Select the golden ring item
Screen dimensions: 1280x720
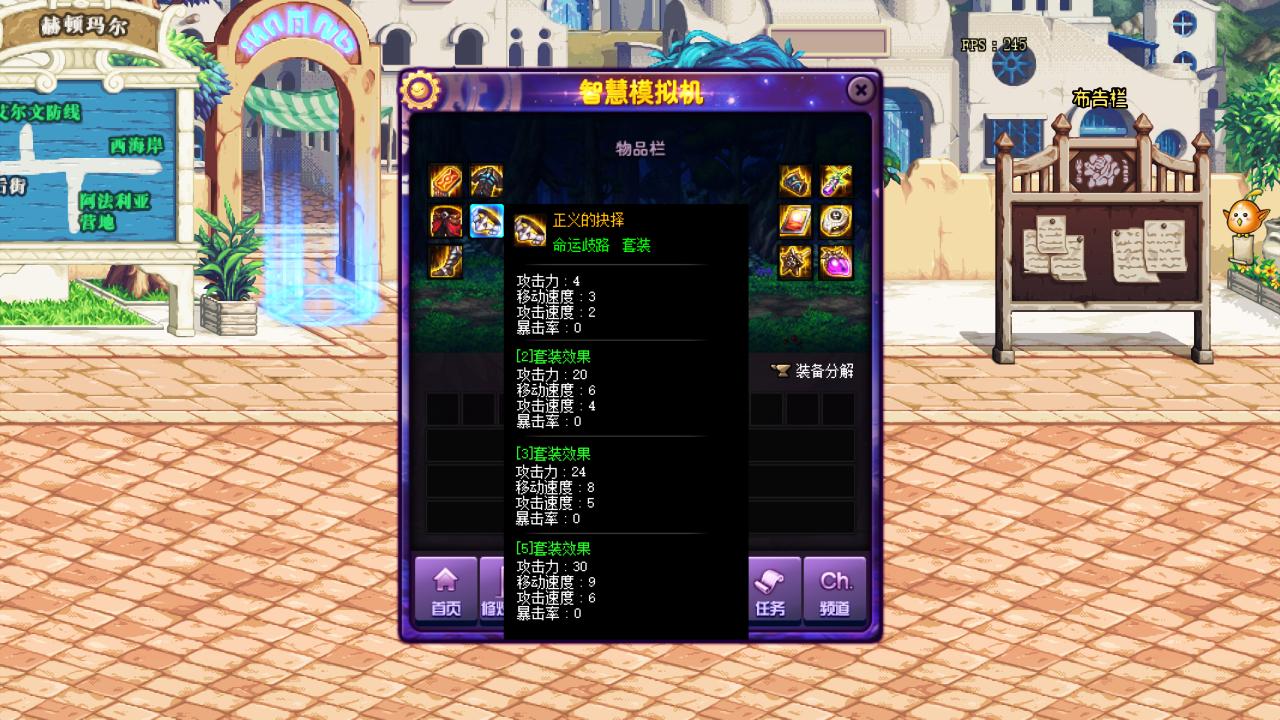[836, 222]
